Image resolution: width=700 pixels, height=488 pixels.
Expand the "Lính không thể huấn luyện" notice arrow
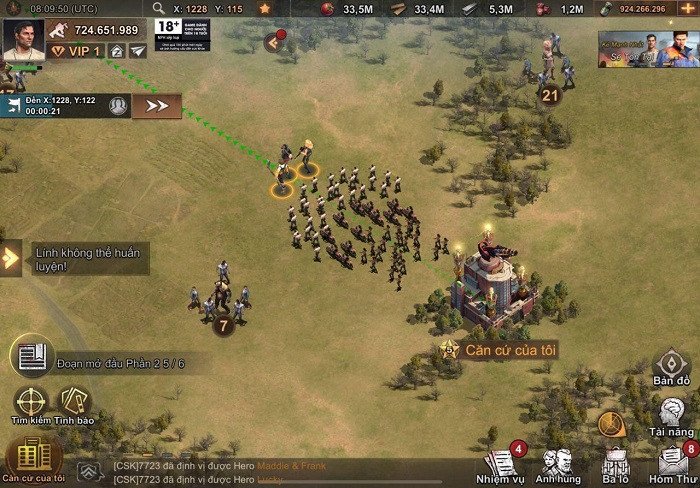tap(10, 258)
